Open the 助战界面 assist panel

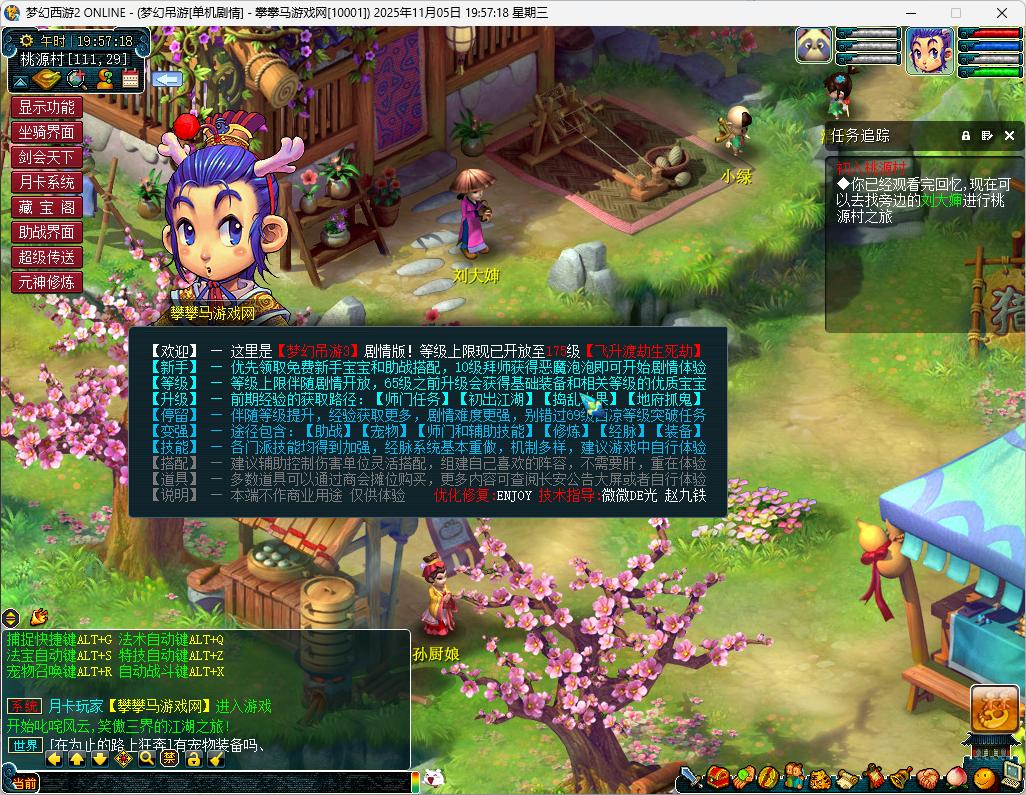(46, 232)
